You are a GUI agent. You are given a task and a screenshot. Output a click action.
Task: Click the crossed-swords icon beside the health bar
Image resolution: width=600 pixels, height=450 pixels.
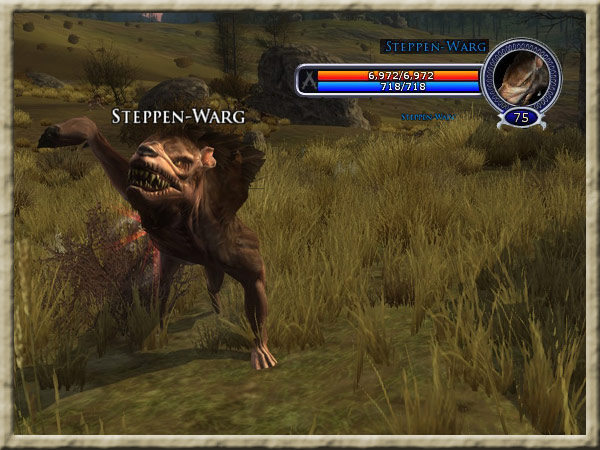point(307,81)
